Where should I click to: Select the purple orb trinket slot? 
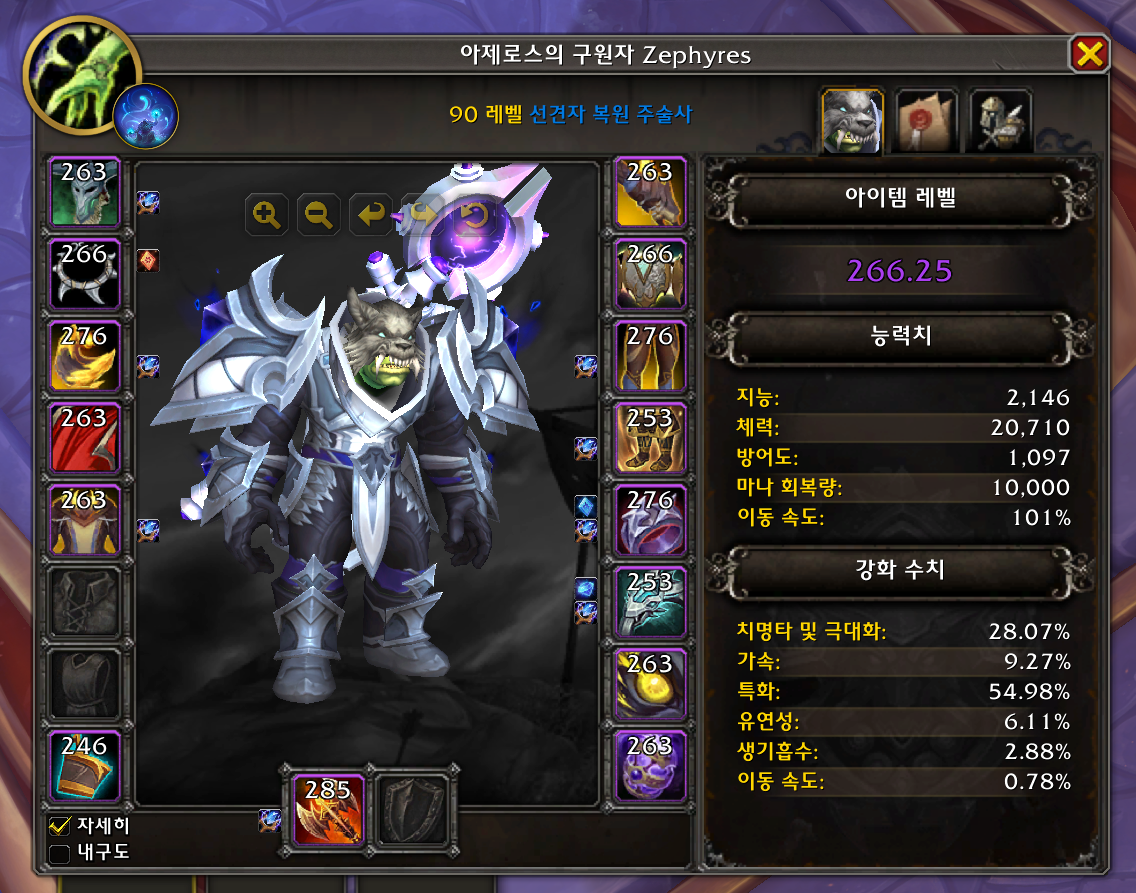[650, 765]
